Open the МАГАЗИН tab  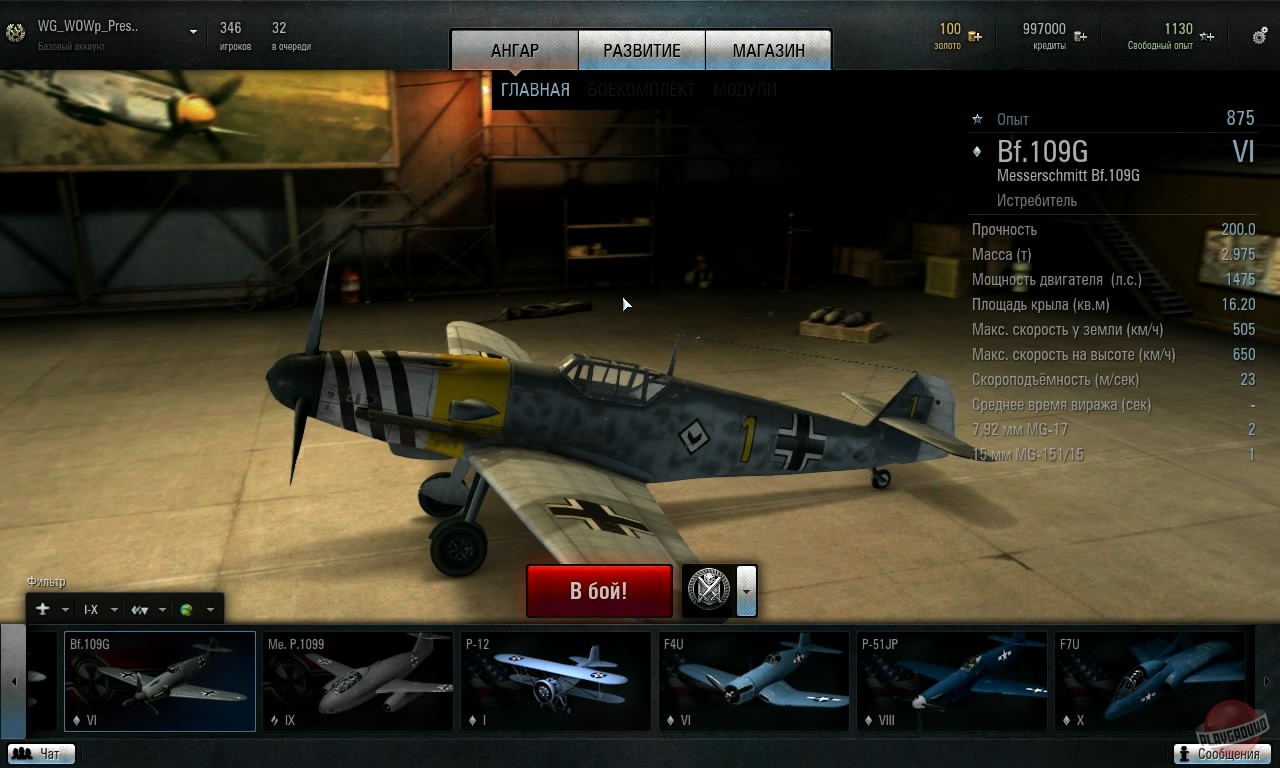tap(768, 51)
